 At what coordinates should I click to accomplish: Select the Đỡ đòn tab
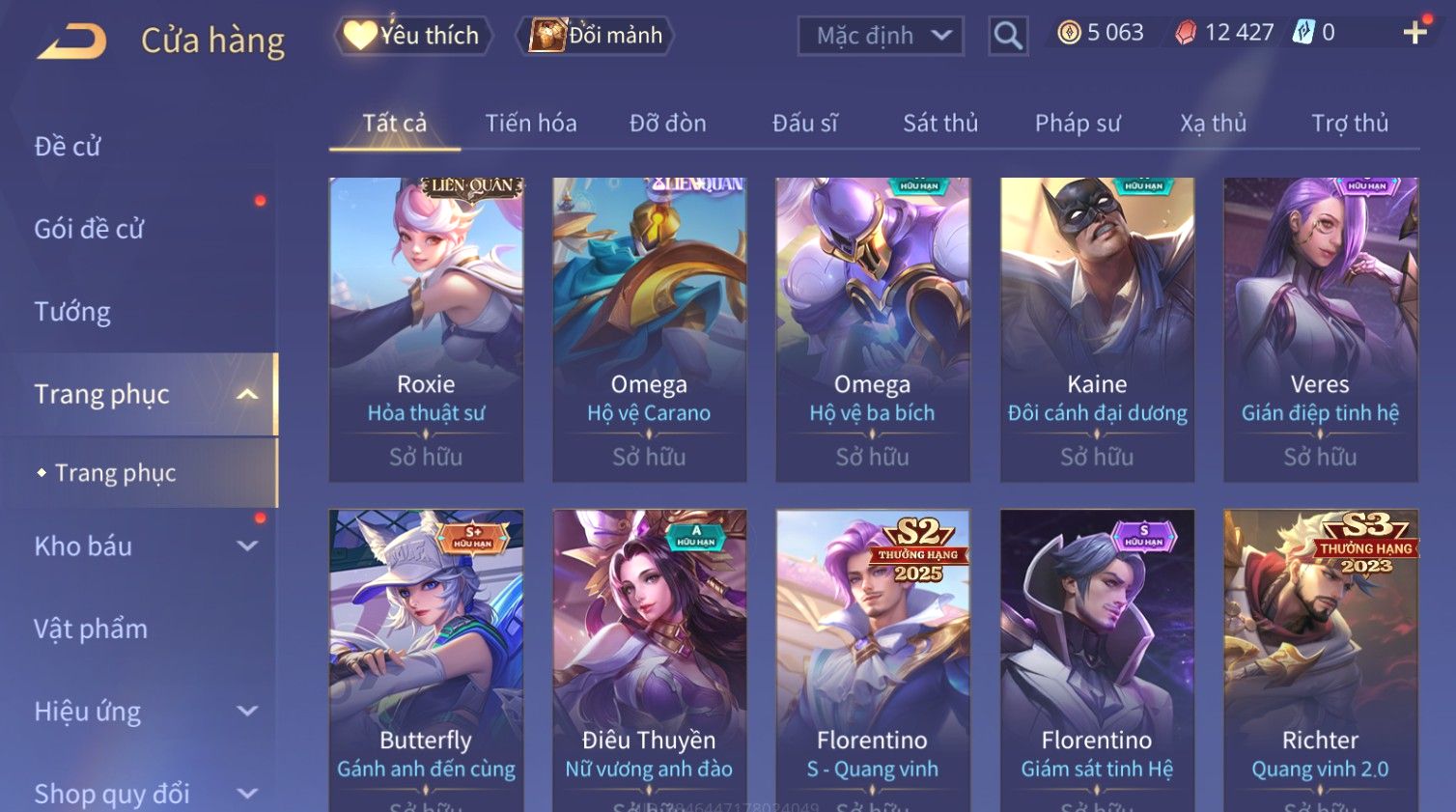click(667, 124)
